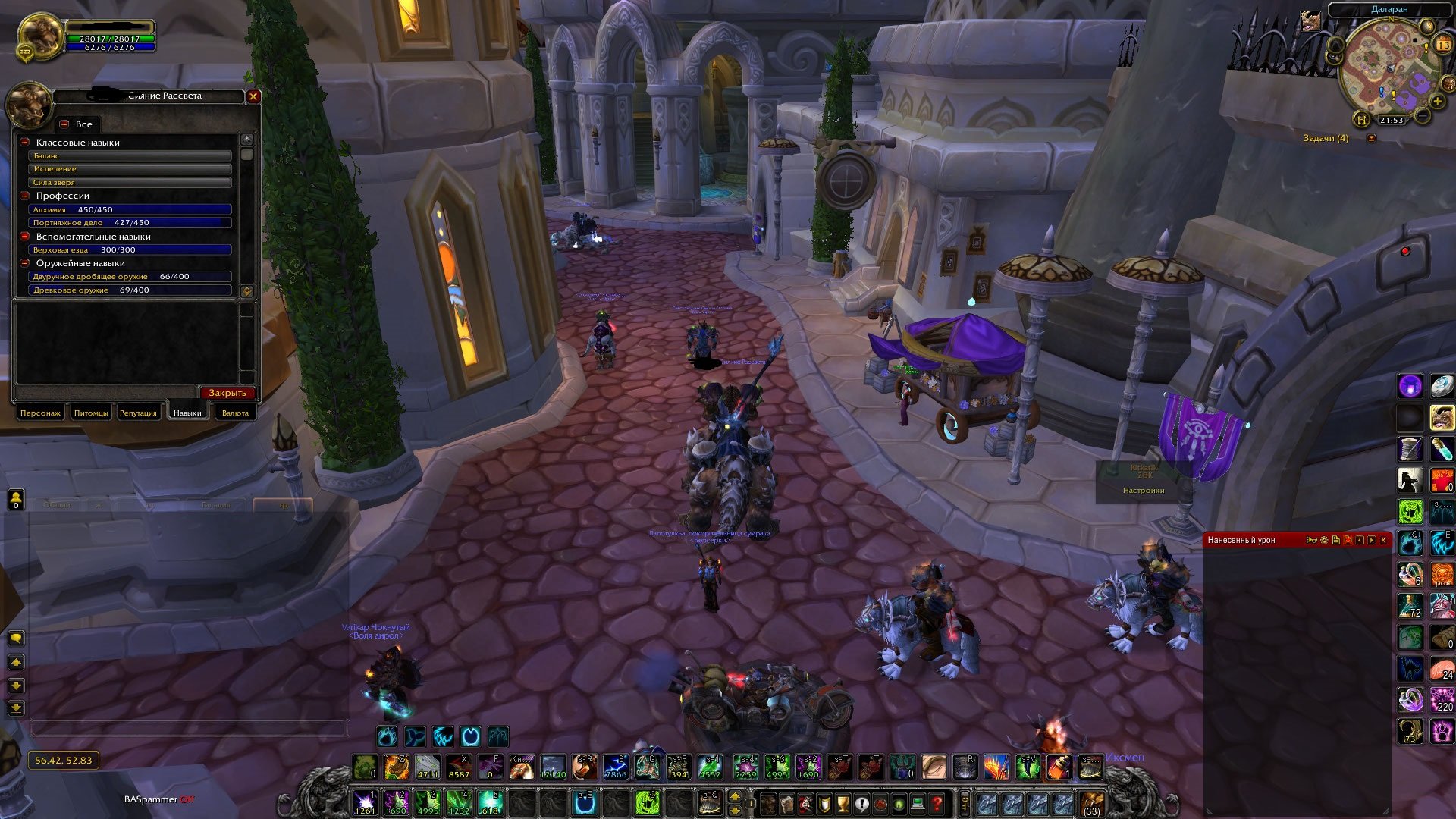Select the Алхимия profession row
Image resolution: width=1456 pixels, height=819 pixels.
129,209
